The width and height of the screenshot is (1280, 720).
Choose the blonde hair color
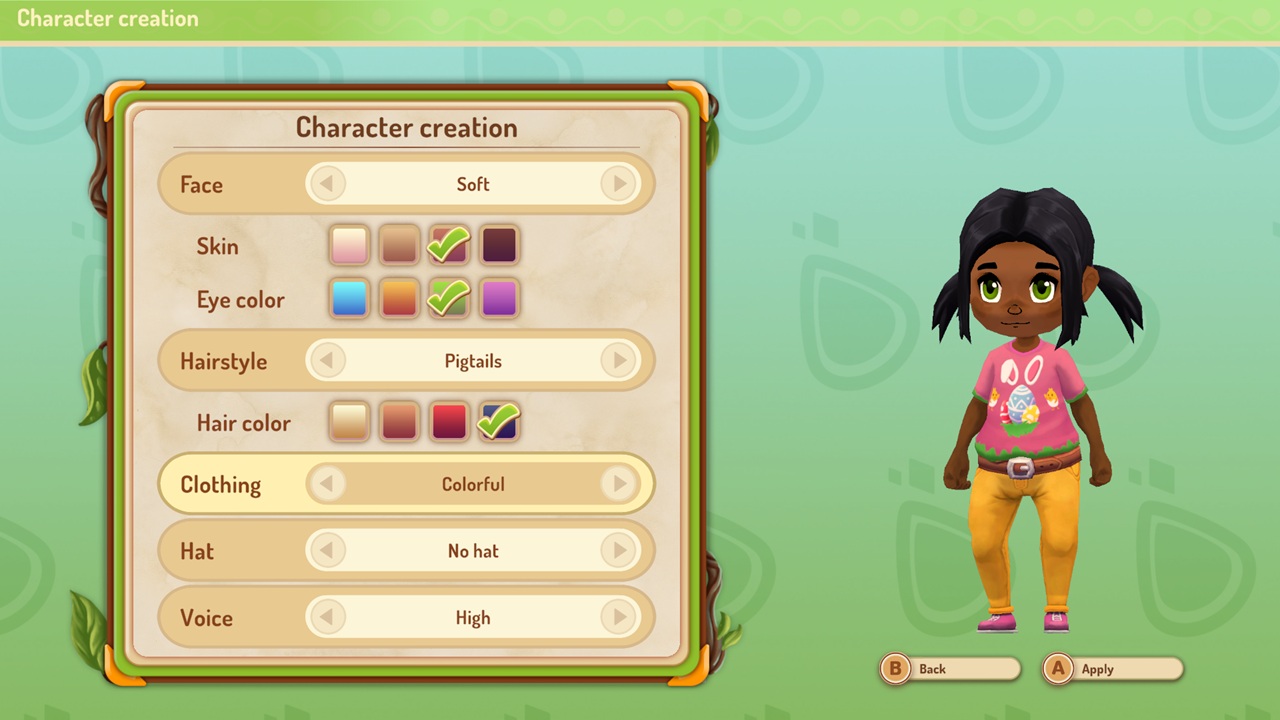(x=349, y=422)
